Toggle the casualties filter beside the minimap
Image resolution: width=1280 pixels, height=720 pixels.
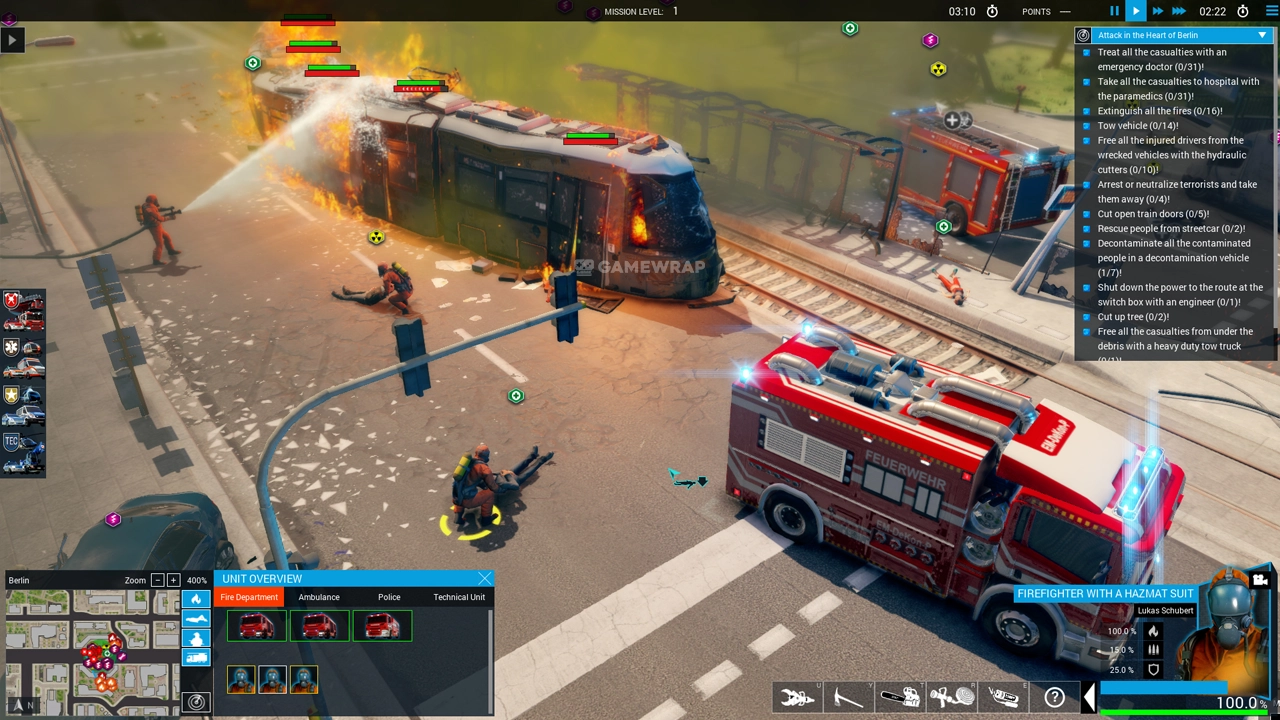[196, 619]
